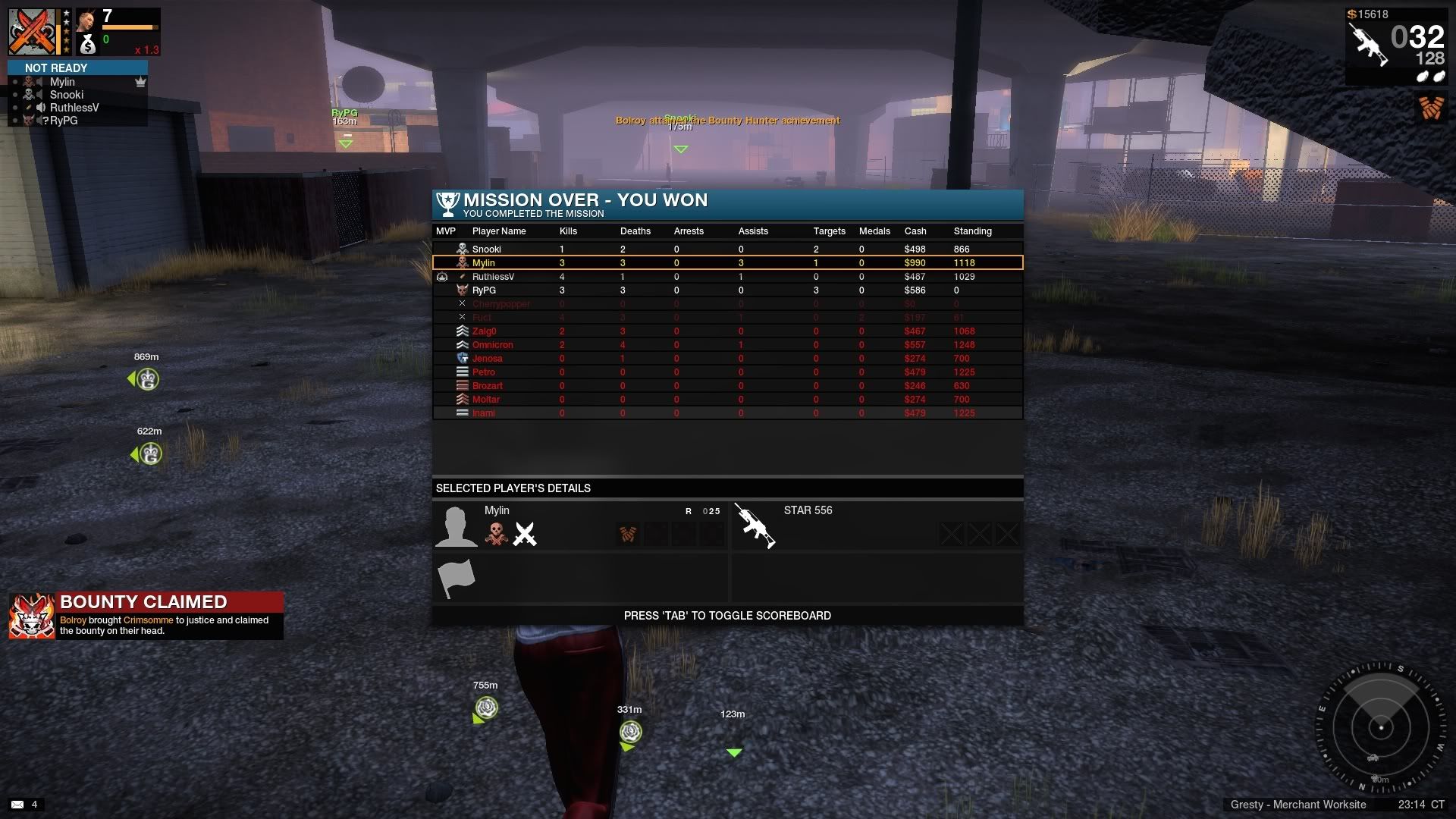Click the crossed-weapons faction emblem in HUD

click(32, 32)
